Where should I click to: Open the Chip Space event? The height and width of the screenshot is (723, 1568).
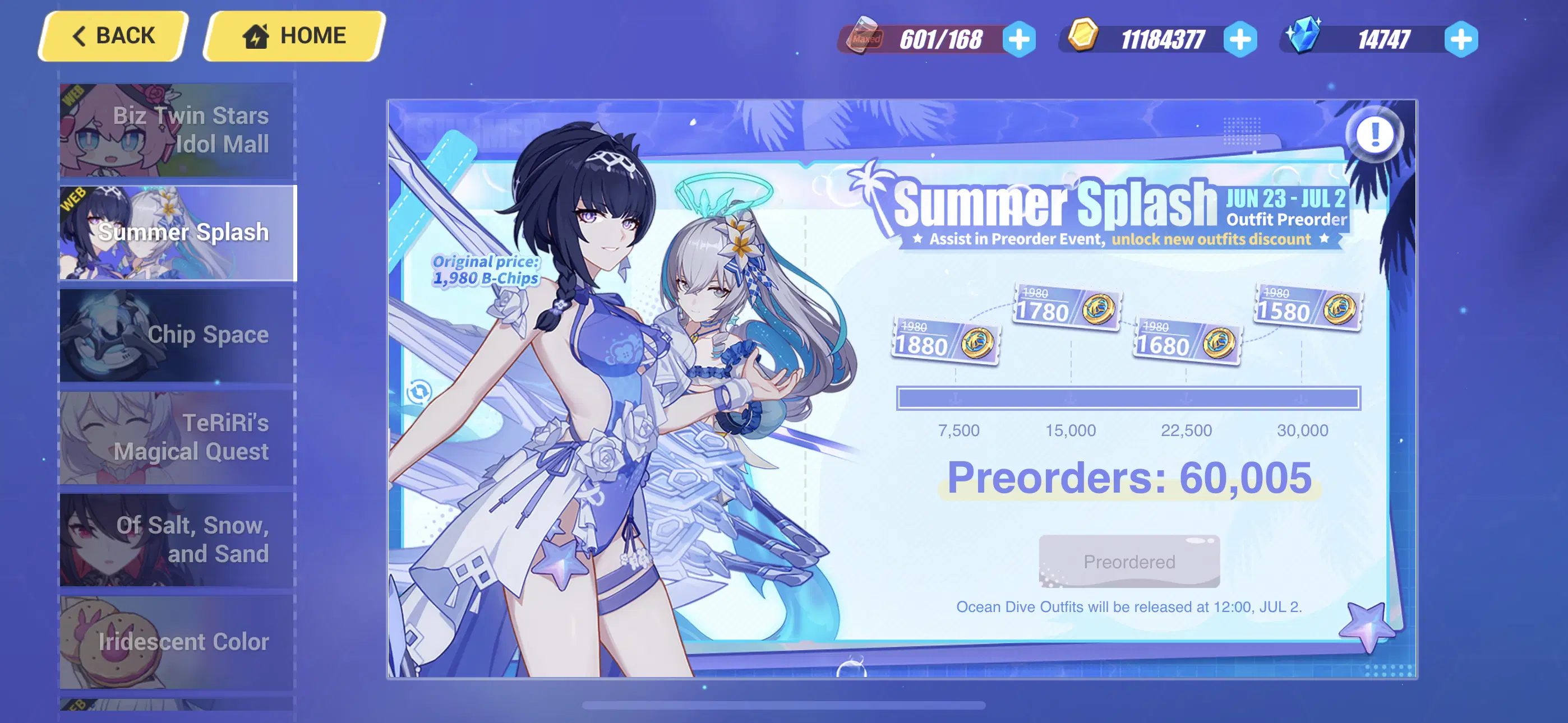click(176, 333)
